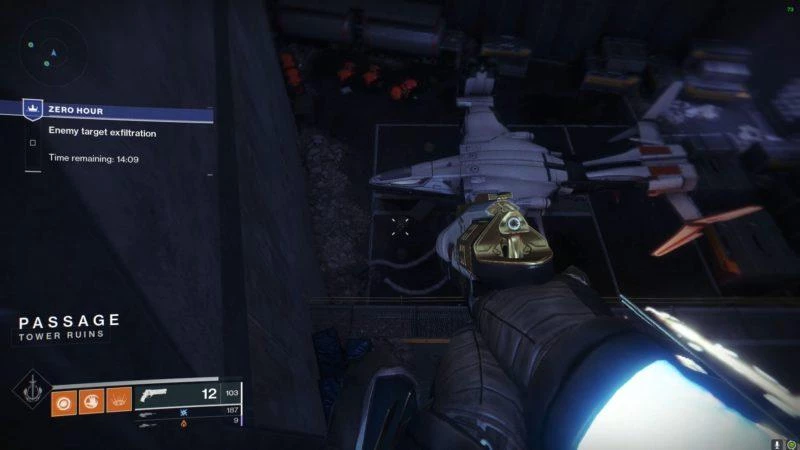Activate the class ability icon
800x450 pixels.
(x=118, y=400)
